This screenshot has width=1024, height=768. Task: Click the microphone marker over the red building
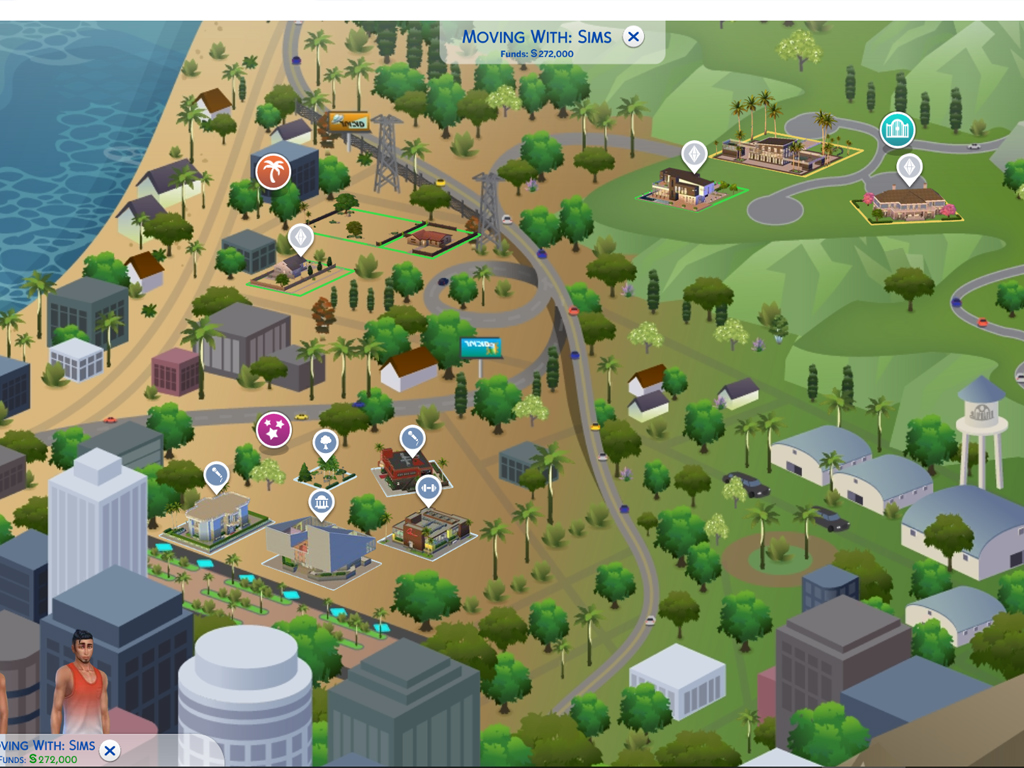point(412,438)
